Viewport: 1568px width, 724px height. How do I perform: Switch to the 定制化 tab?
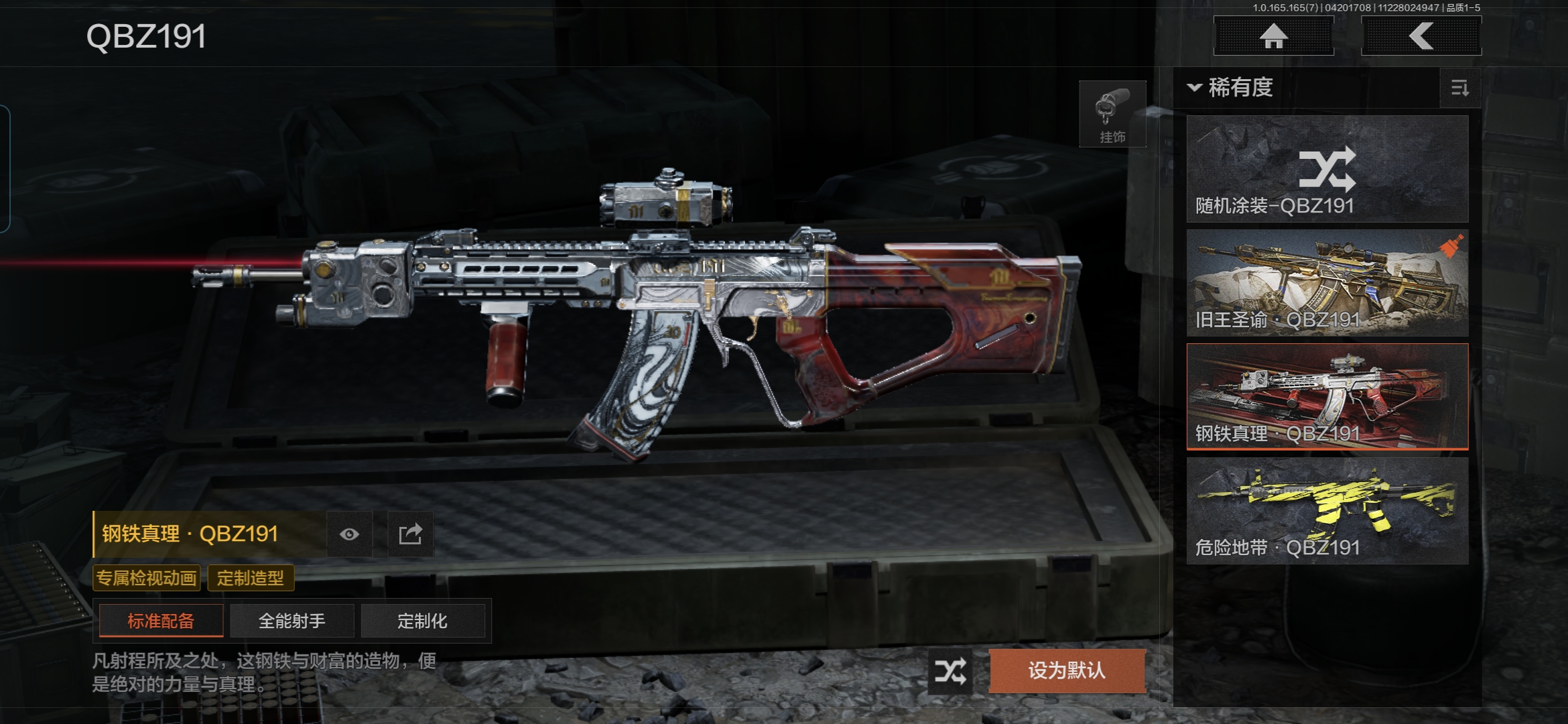click(422, 621)
